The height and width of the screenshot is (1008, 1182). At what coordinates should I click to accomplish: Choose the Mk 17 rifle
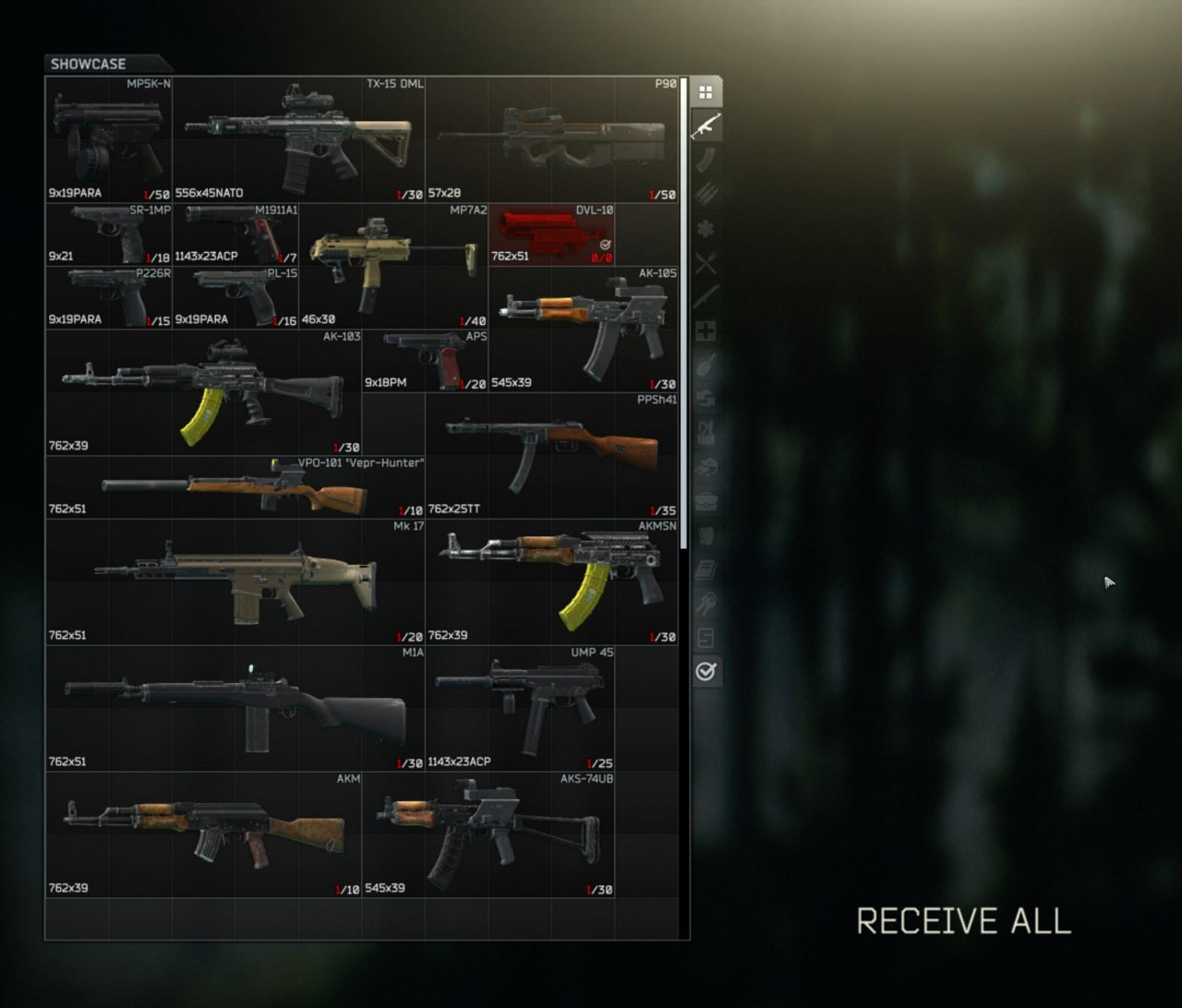pos(235,582)
